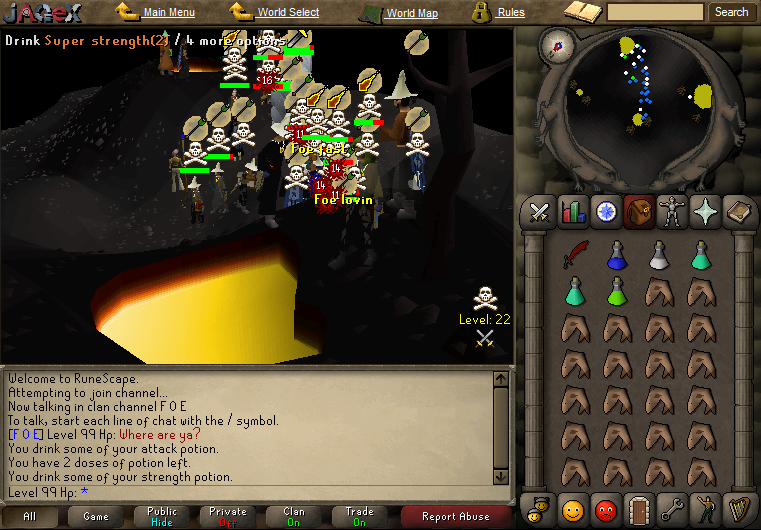Open the music harp tab
Screen dimensions: 761x530
737,508
